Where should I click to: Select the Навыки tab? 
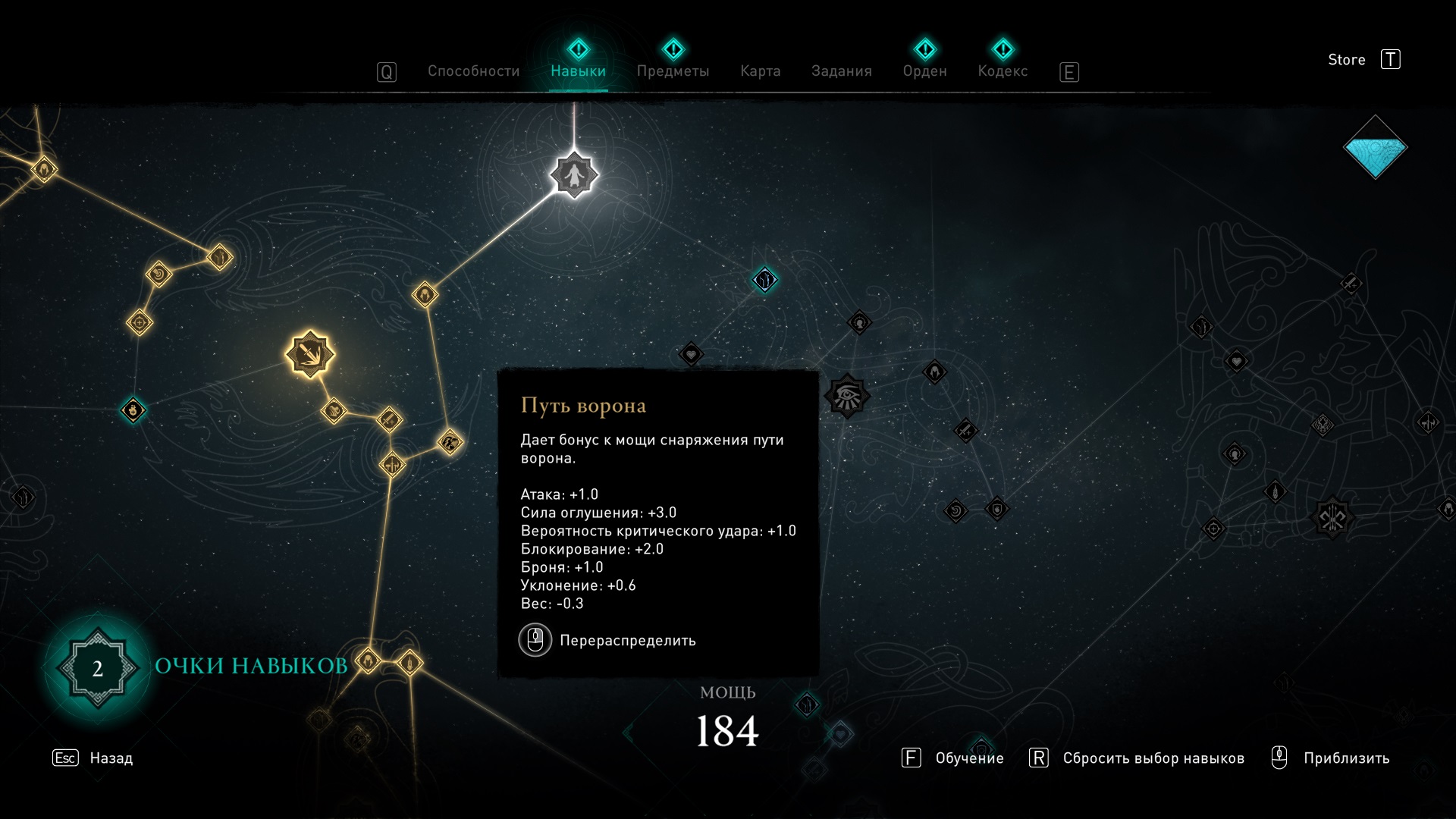point(578,71)
